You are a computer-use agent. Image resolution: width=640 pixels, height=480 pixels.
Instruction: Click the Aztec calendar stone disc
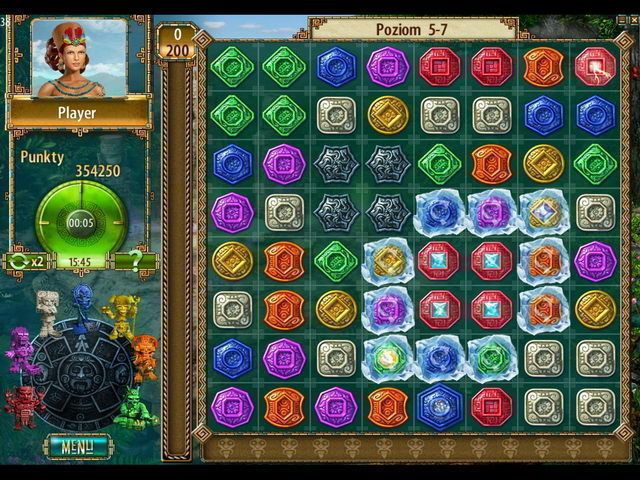pos(80,371)
